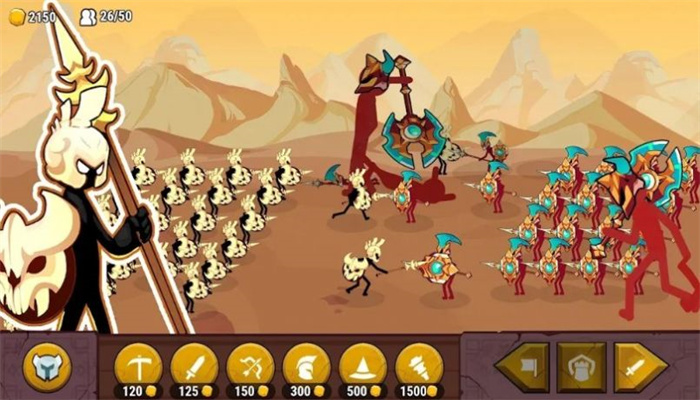Train the wizard hat unit for 500

[362, 364]
